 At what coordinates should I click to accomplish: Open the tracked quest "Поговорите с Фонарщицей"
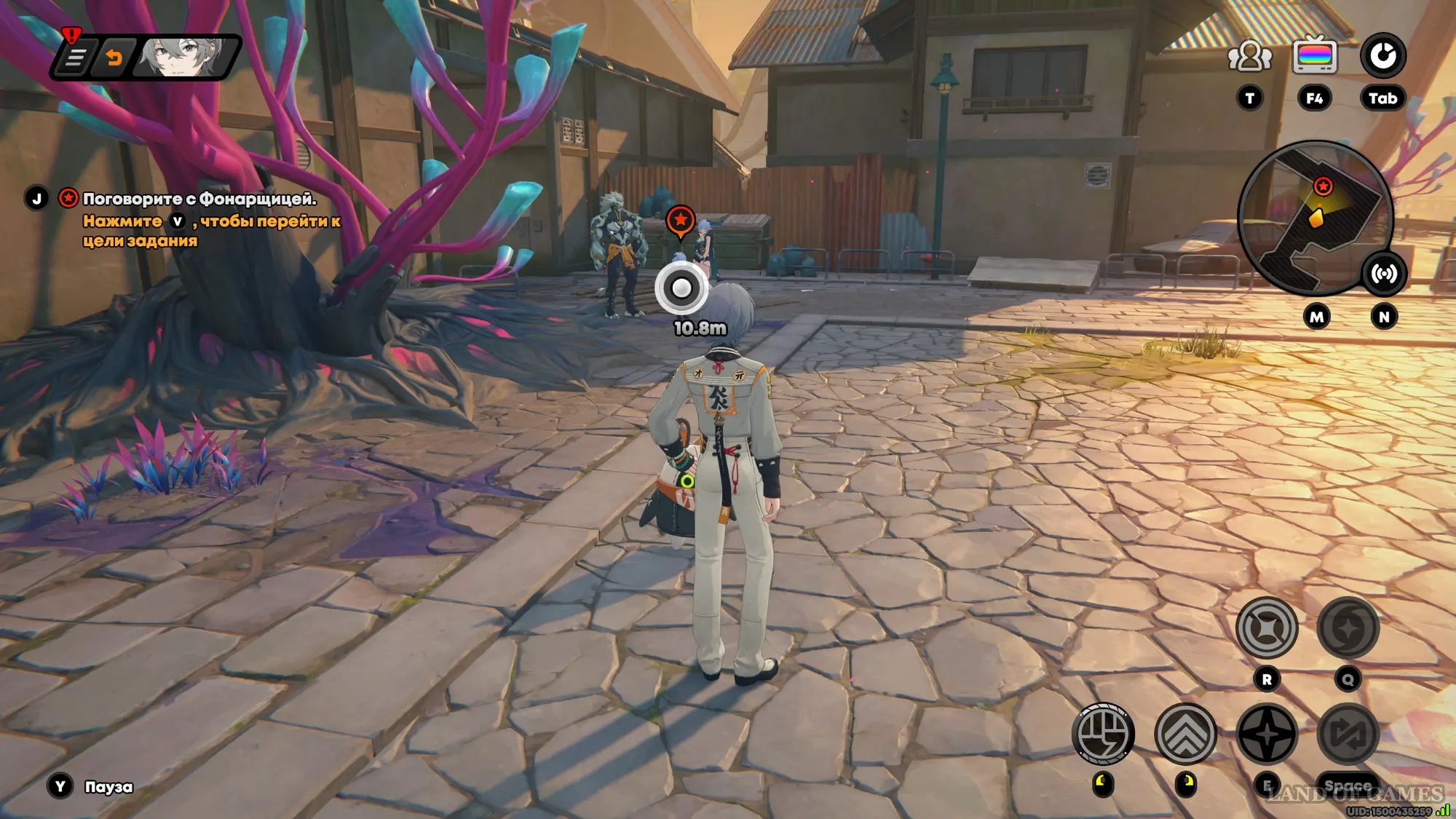[199, 199]
